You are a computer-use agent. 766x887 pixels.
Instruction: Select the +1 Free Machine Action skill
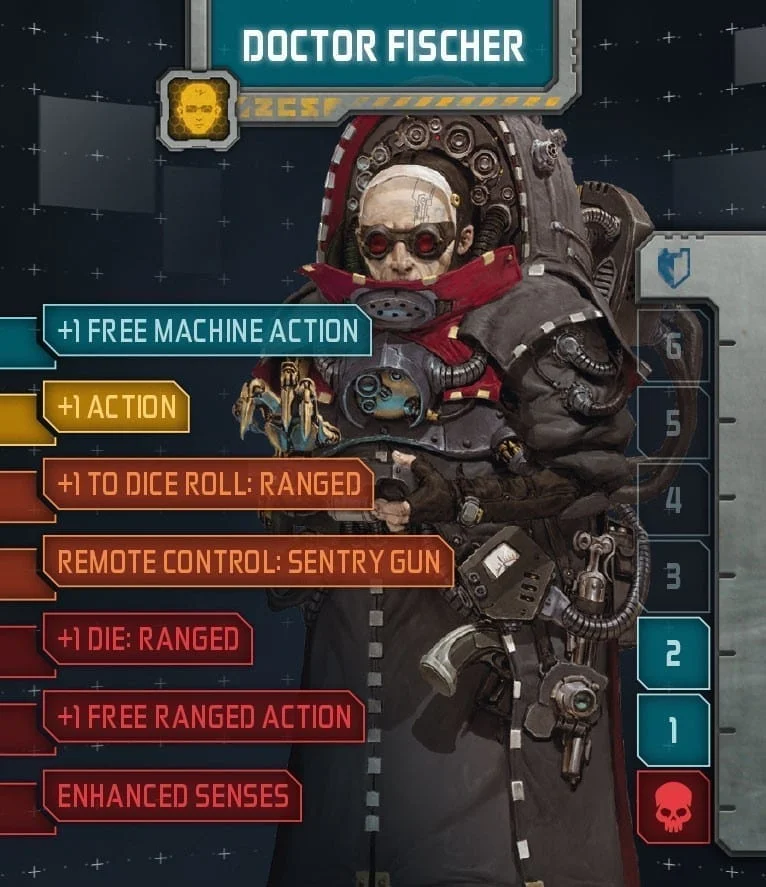point(207,331)
